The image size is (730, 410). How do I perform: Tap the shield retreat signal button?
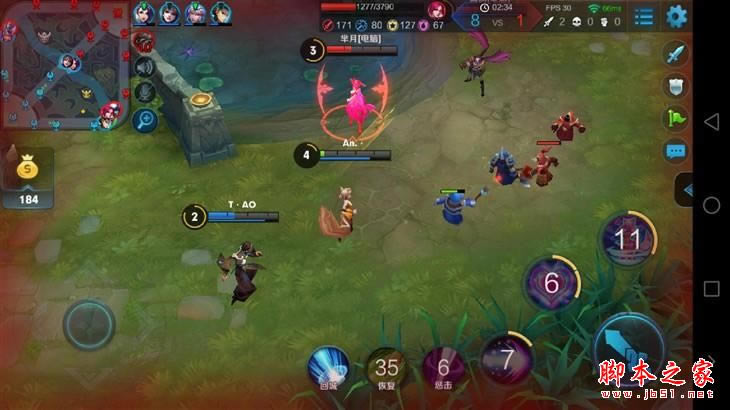pyautogui.click(x=677, y=86)
